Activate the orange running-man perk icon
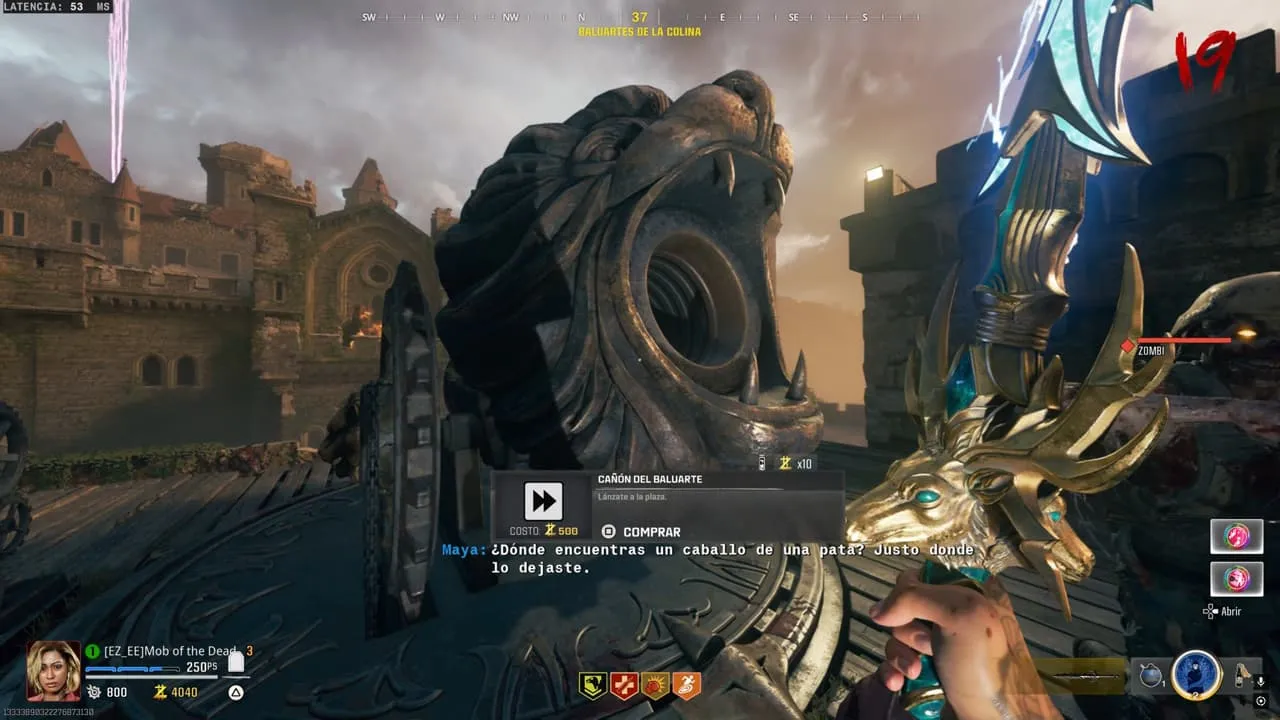Viewport: 1280px width, 720px height. pos(686,685)
